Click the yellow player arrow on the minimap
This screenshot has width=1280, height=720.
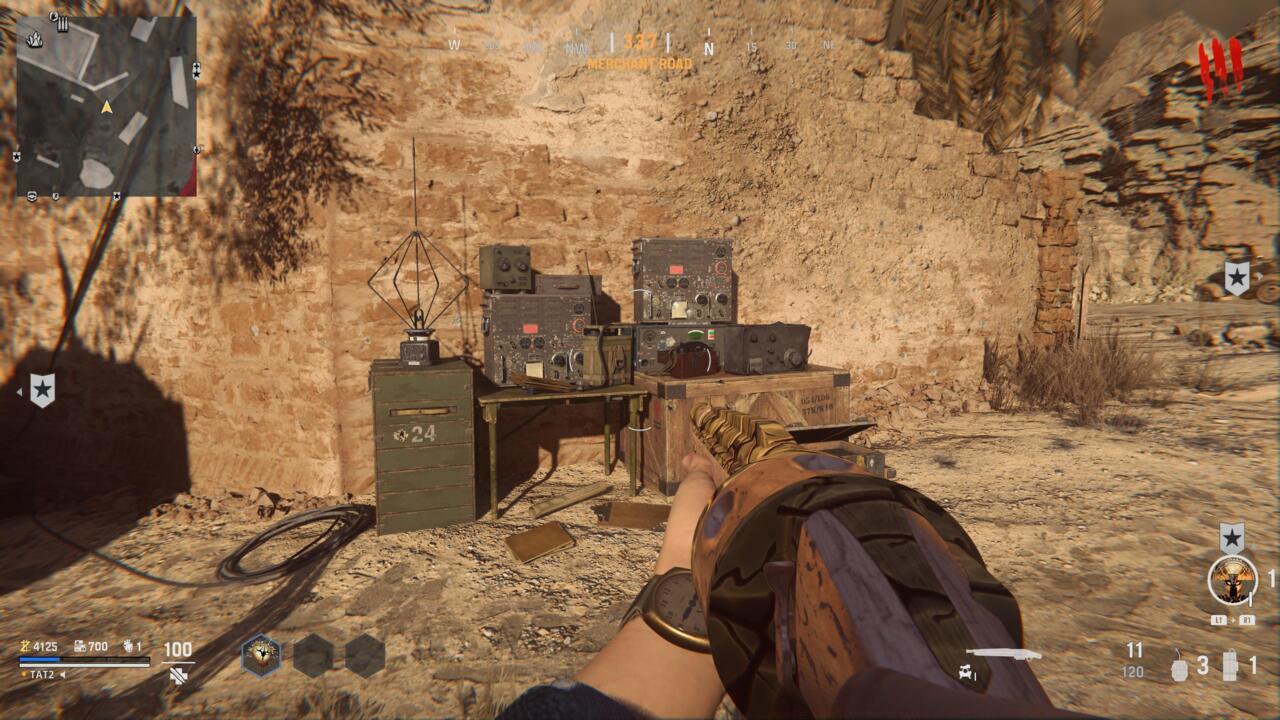click(107, 107)
